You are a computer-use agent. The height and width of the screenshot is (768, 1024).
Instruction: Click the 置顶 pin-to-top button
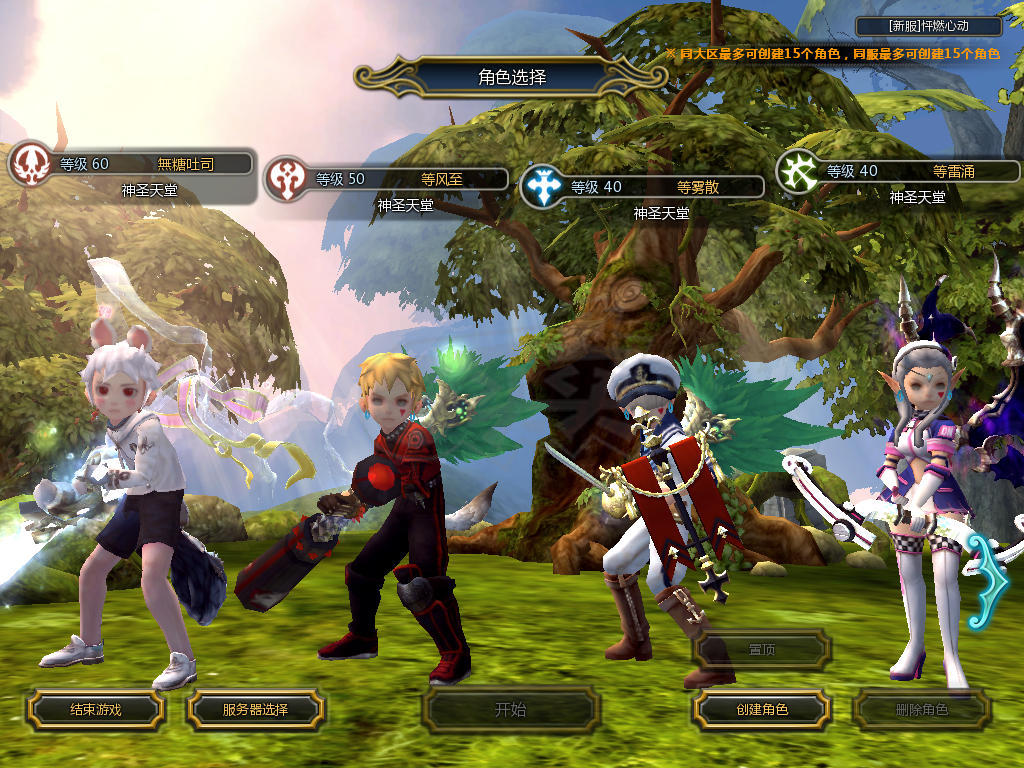tap(762, 650)
